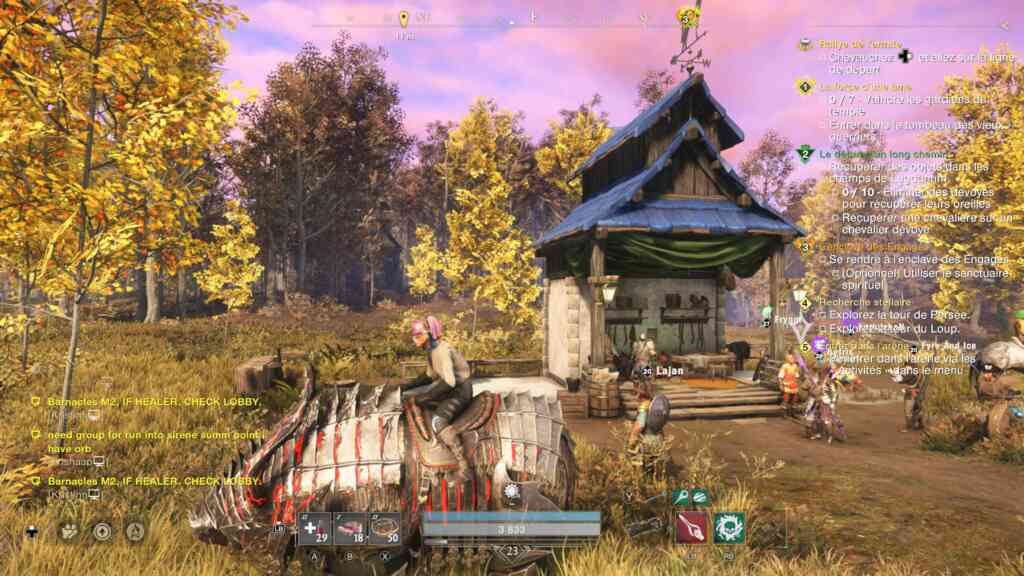Click the magnifier icon above the abilities

681,496
